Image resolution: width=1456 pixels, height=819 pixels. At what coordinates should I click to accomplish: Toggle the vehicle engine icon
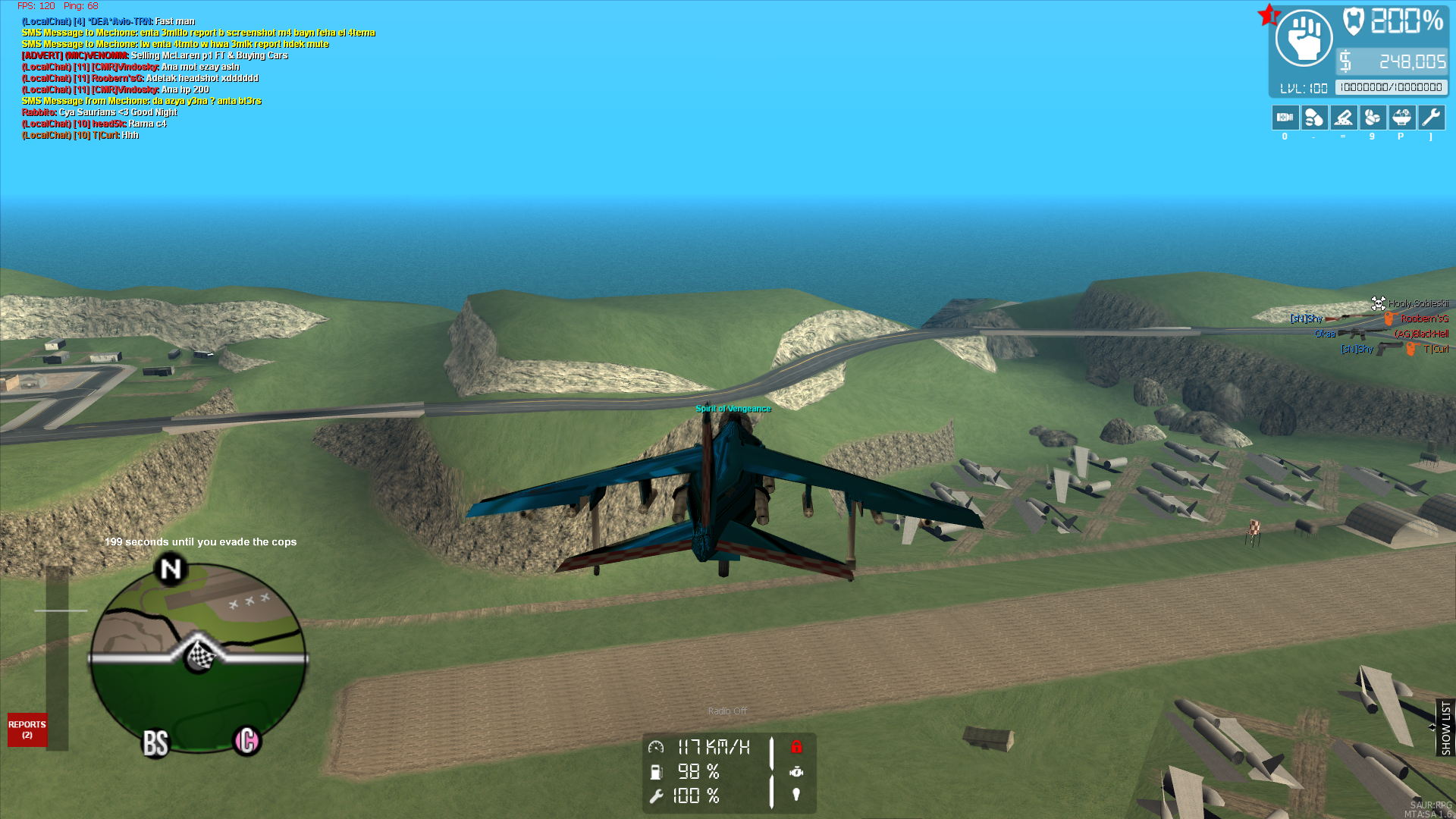tap(796, 771)
